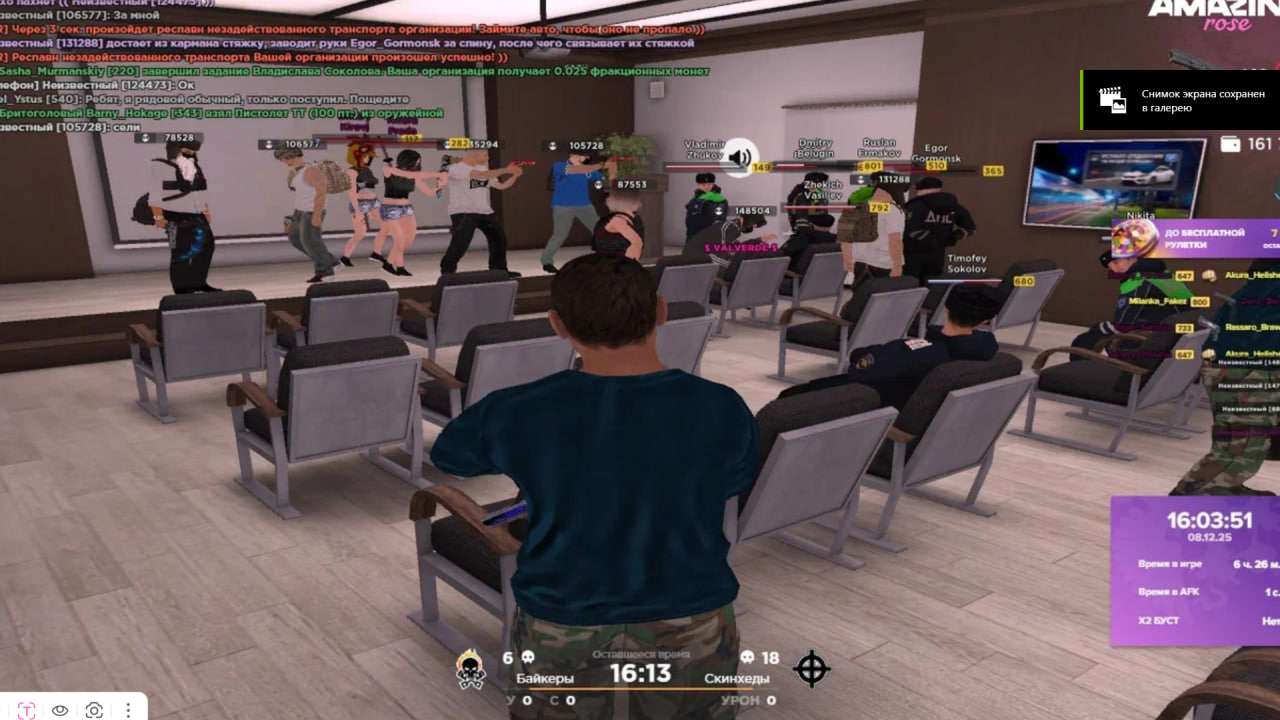
Task: Click the text recognition tool in the overlay toolbar
Action: [x=27, y=710]
